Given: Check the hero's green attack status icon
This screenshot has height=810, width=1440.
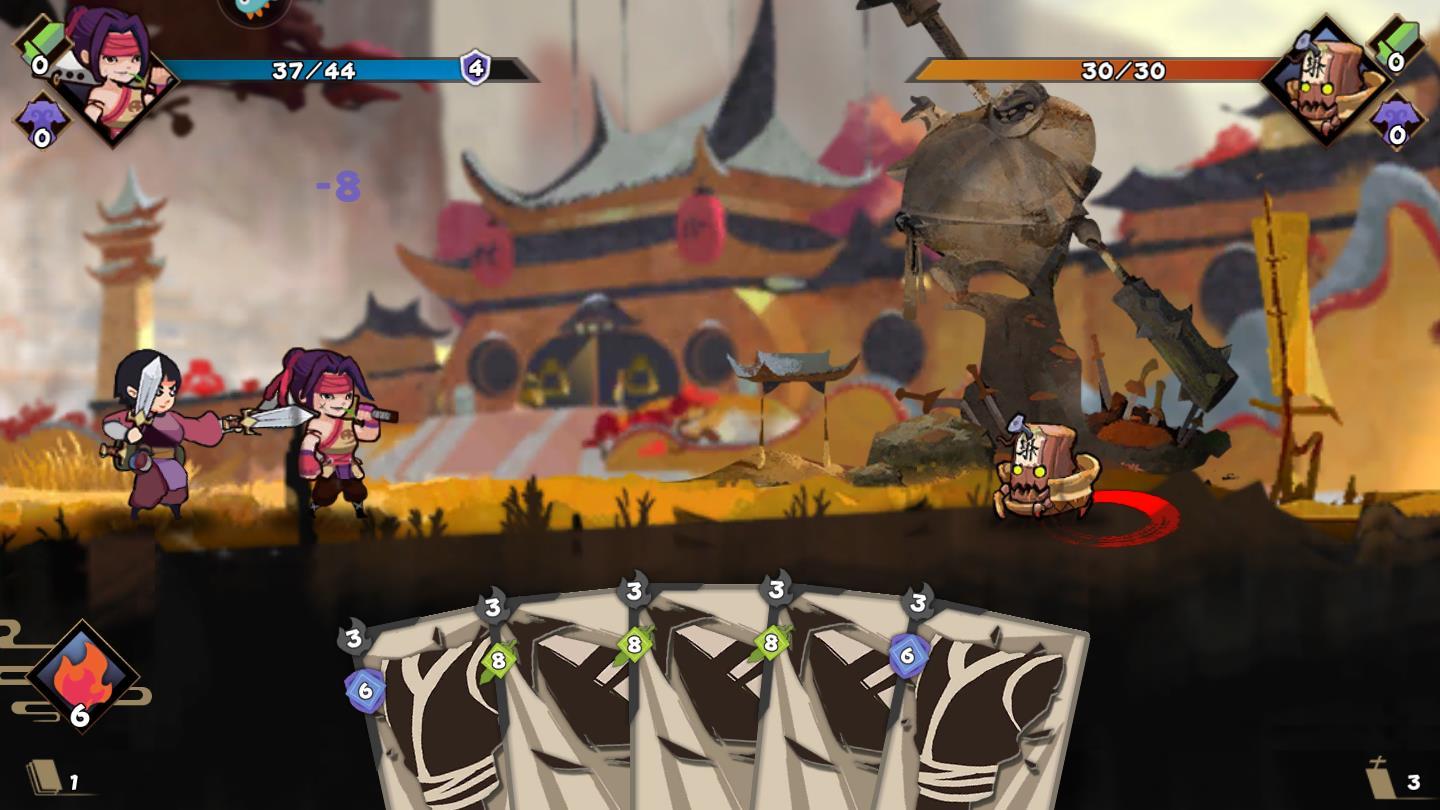Looking at the screenshot, I should click(x=40, y=46).
